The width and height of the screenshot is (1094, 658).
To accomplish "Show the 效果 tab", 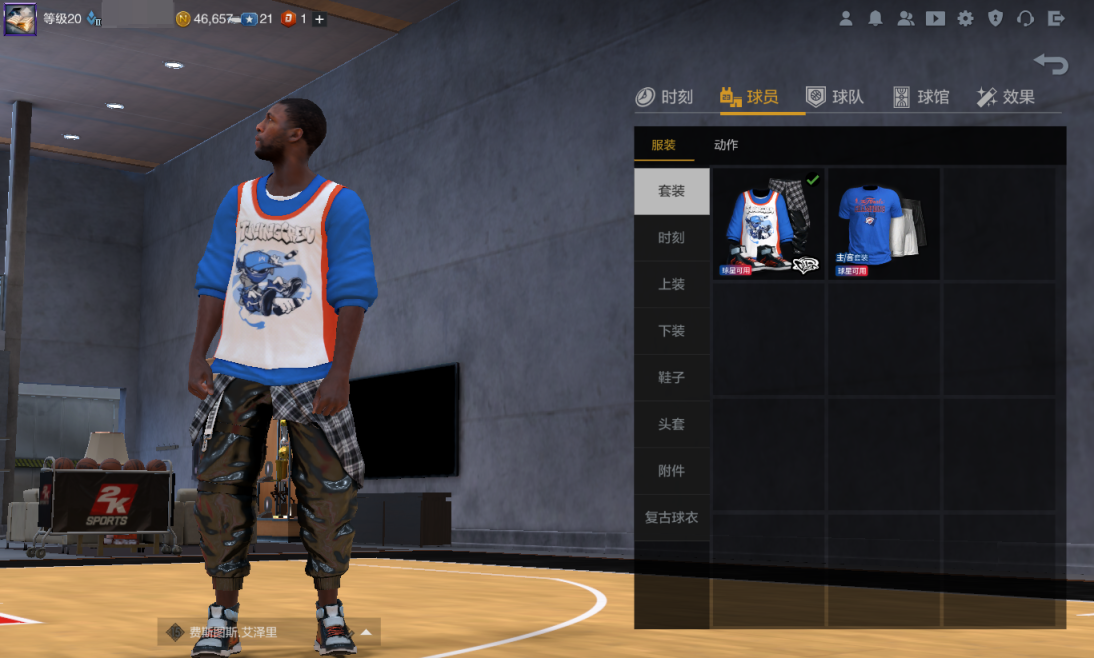I will [1006, 97].
